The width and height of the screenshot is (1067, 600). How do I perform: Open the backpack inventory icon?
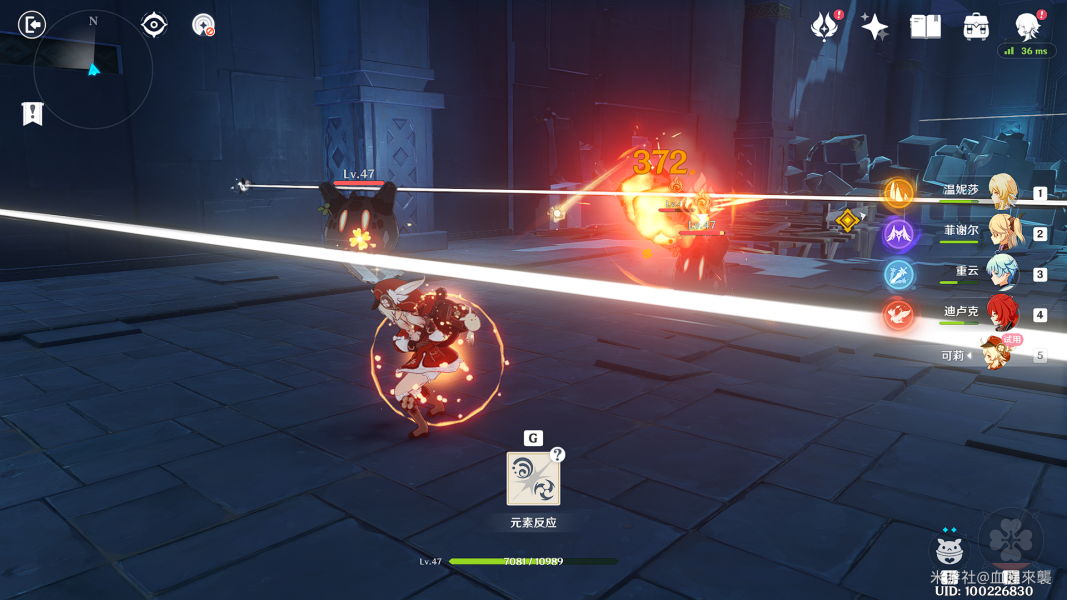tap(976, 27)
